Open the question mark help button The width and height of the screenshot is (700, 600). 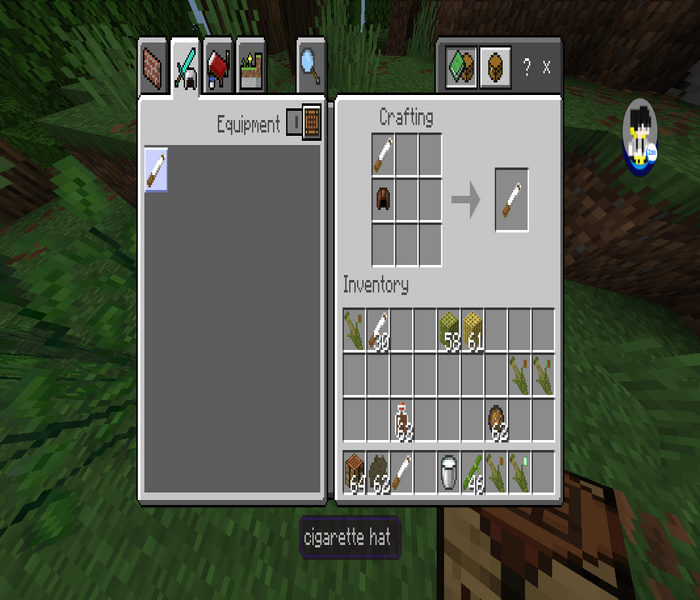(527, 67)
